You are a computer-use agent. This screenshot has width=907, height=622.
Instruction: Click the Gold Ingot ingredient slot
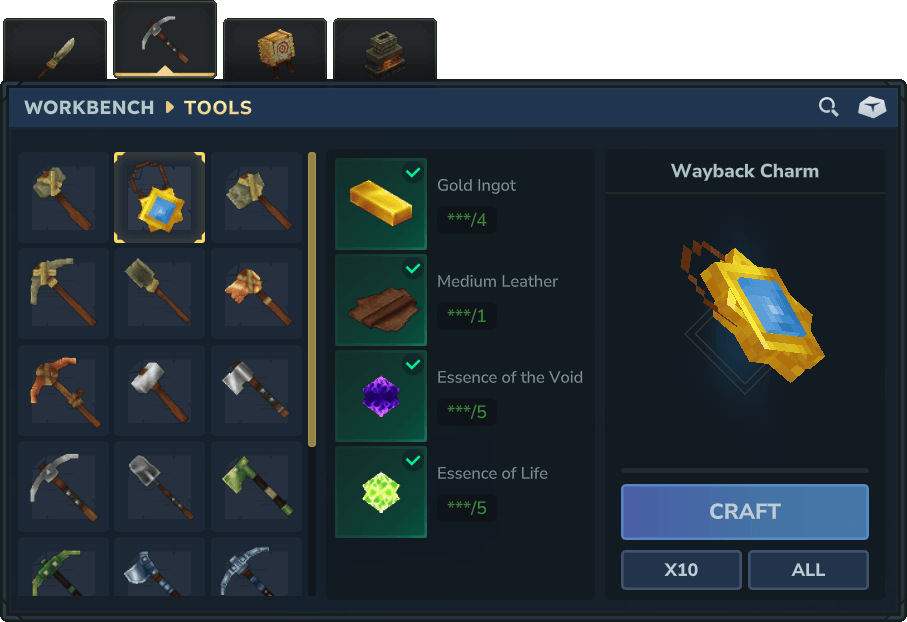click(x=381, y=204)
